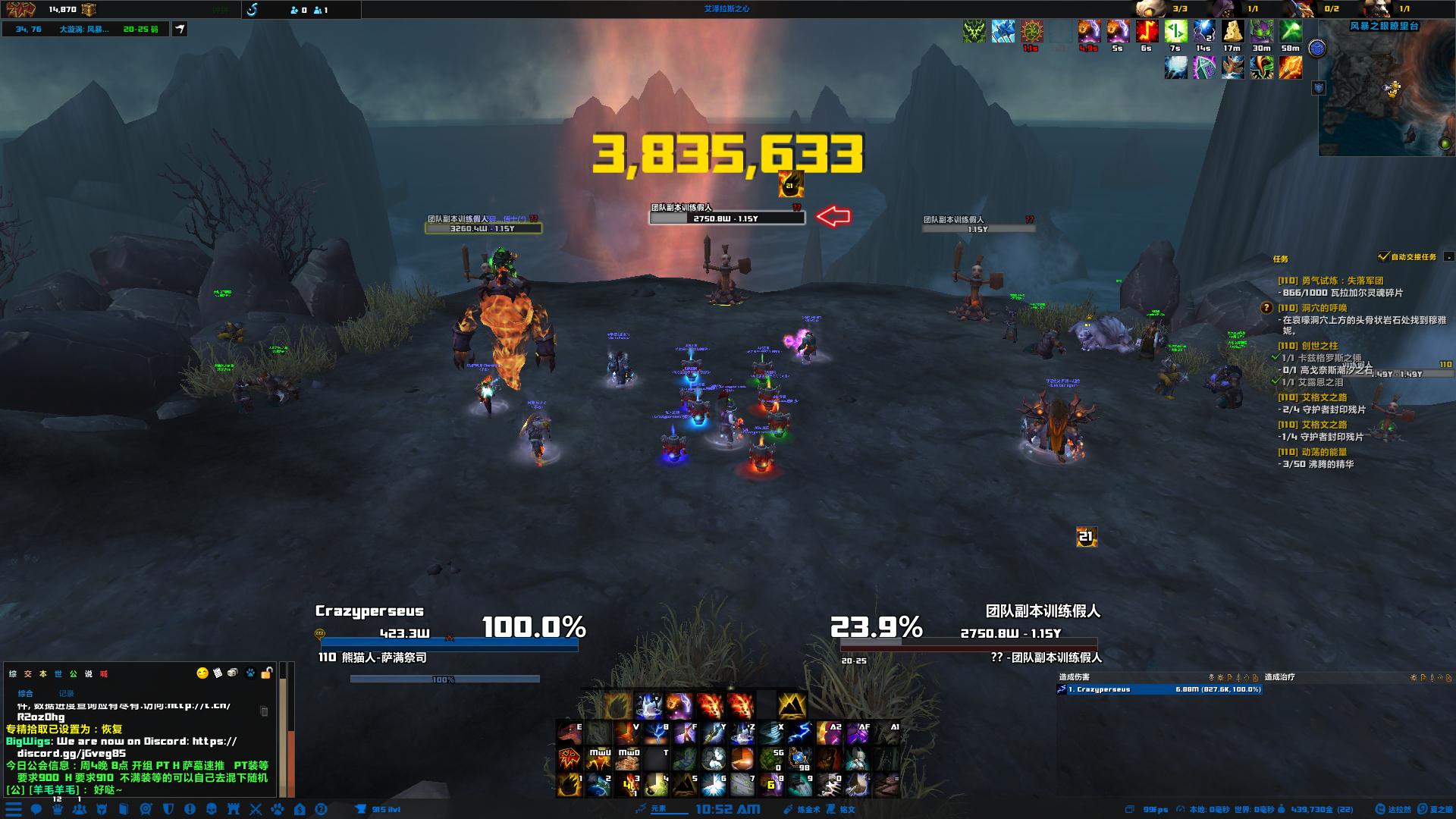Select the Crazyperseus damage meter row
The height and width of the screenshot is (819, 1456).
(x=1159, y=689)
